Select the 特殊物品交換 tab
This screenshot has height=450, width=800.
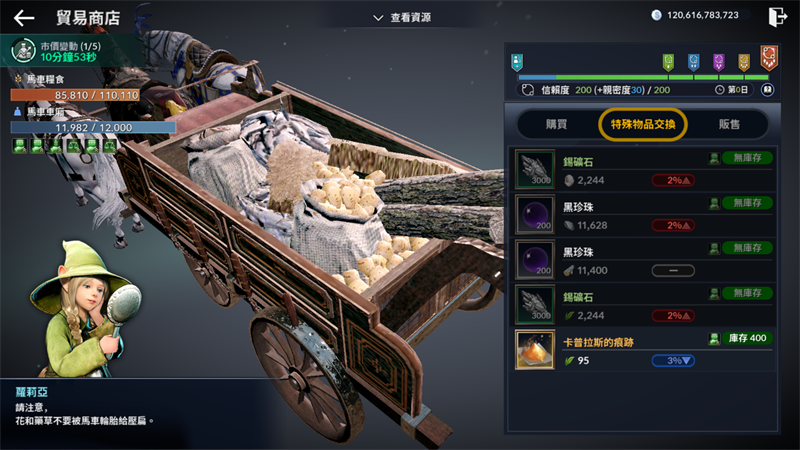(x=642, y=124)
